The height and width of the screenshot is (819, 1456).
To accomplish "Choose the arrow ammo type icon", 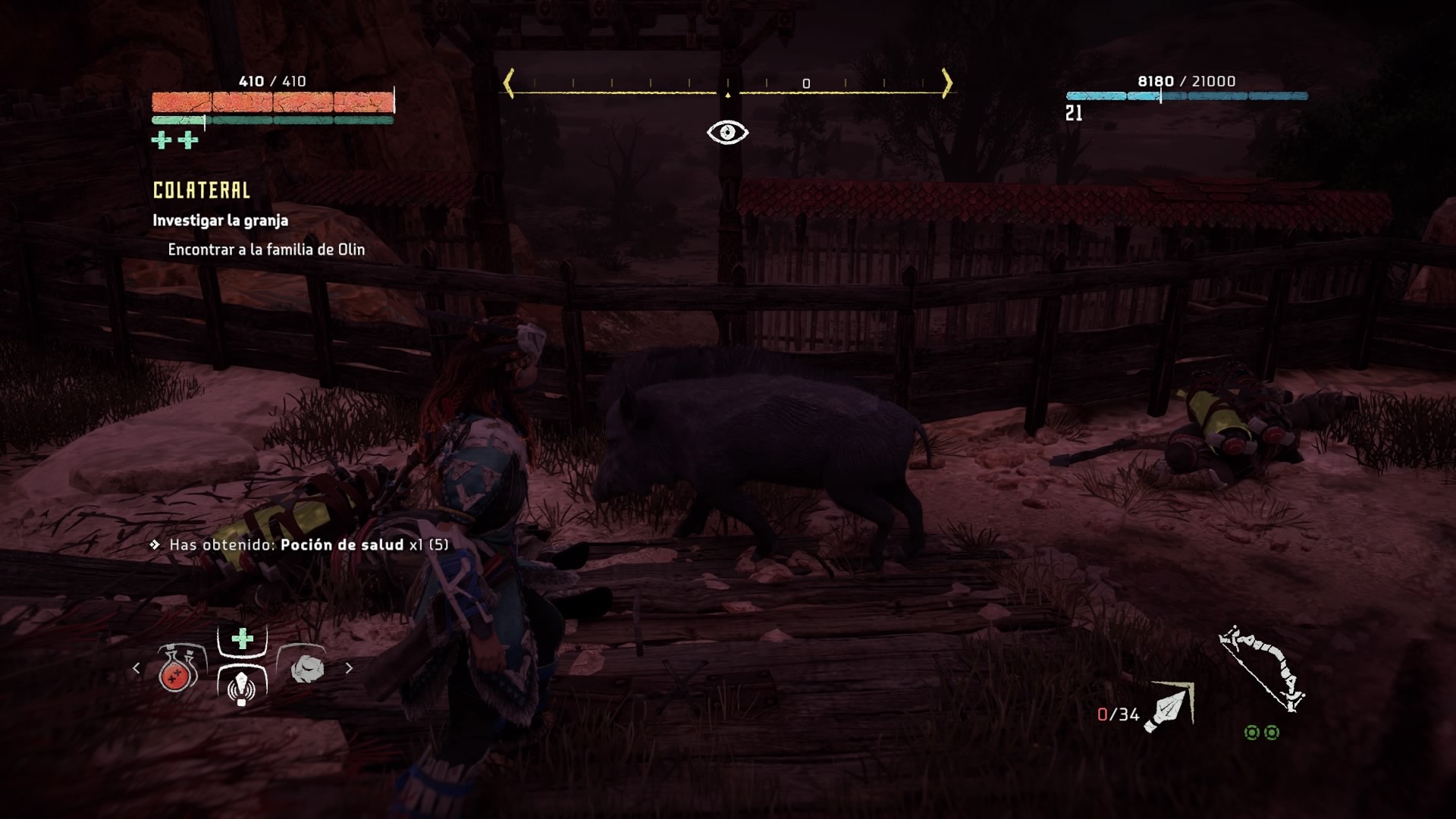I will (1170, 707).
